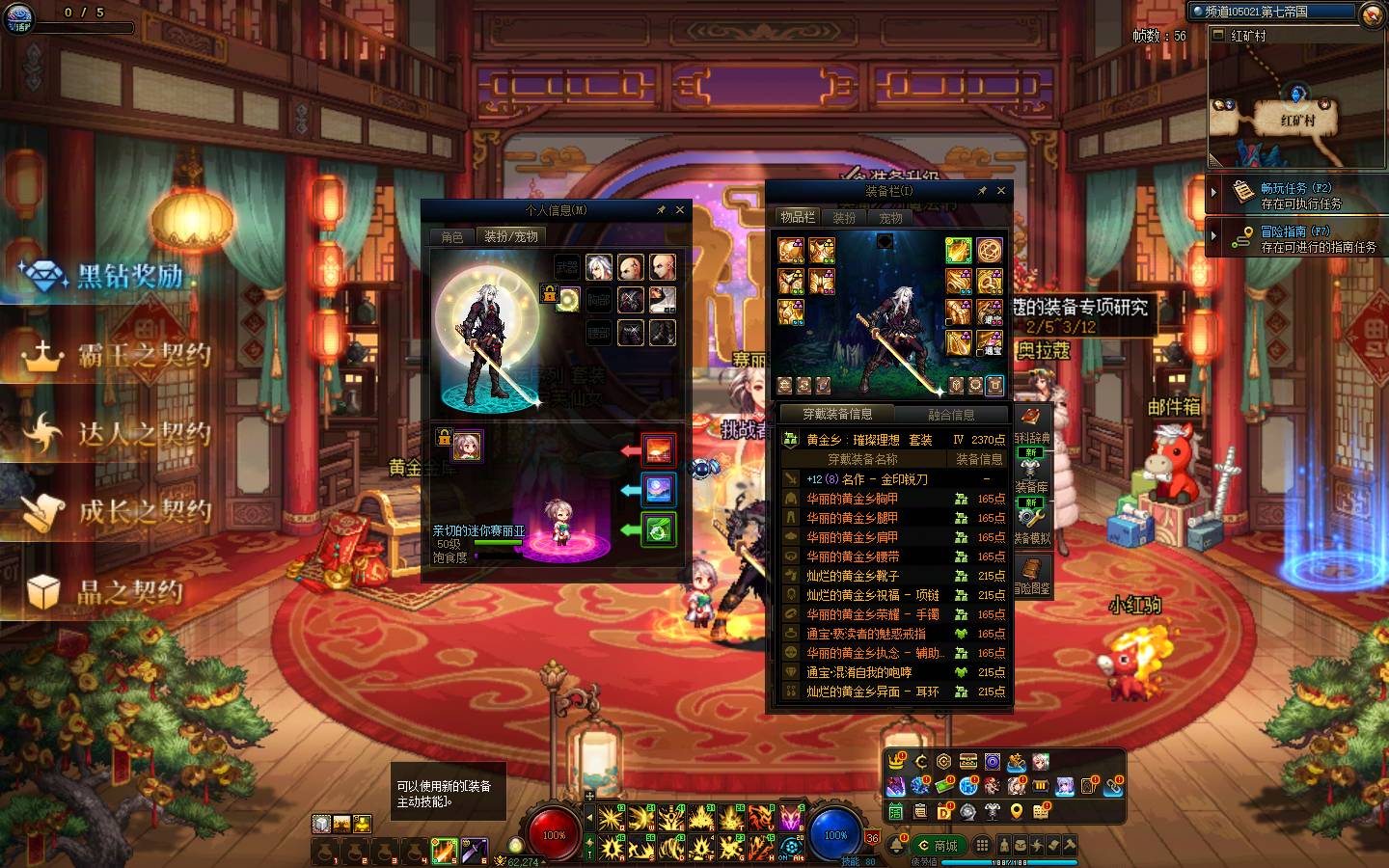
Task: Show the 融合信息 tab
Action: [951, 415]
